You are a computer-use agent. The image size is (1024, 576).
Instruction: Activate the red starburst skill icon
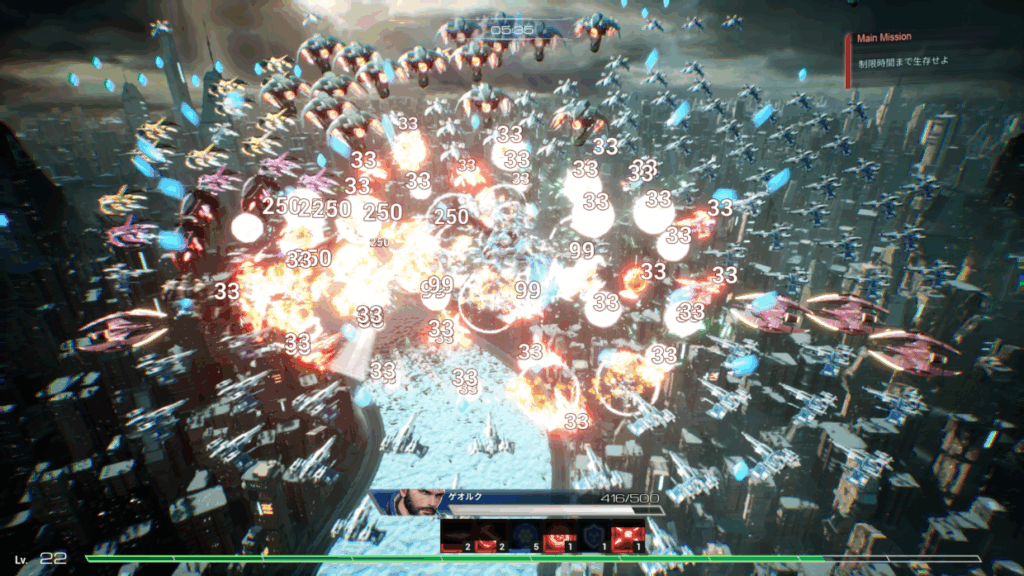(x=630, y=538)
